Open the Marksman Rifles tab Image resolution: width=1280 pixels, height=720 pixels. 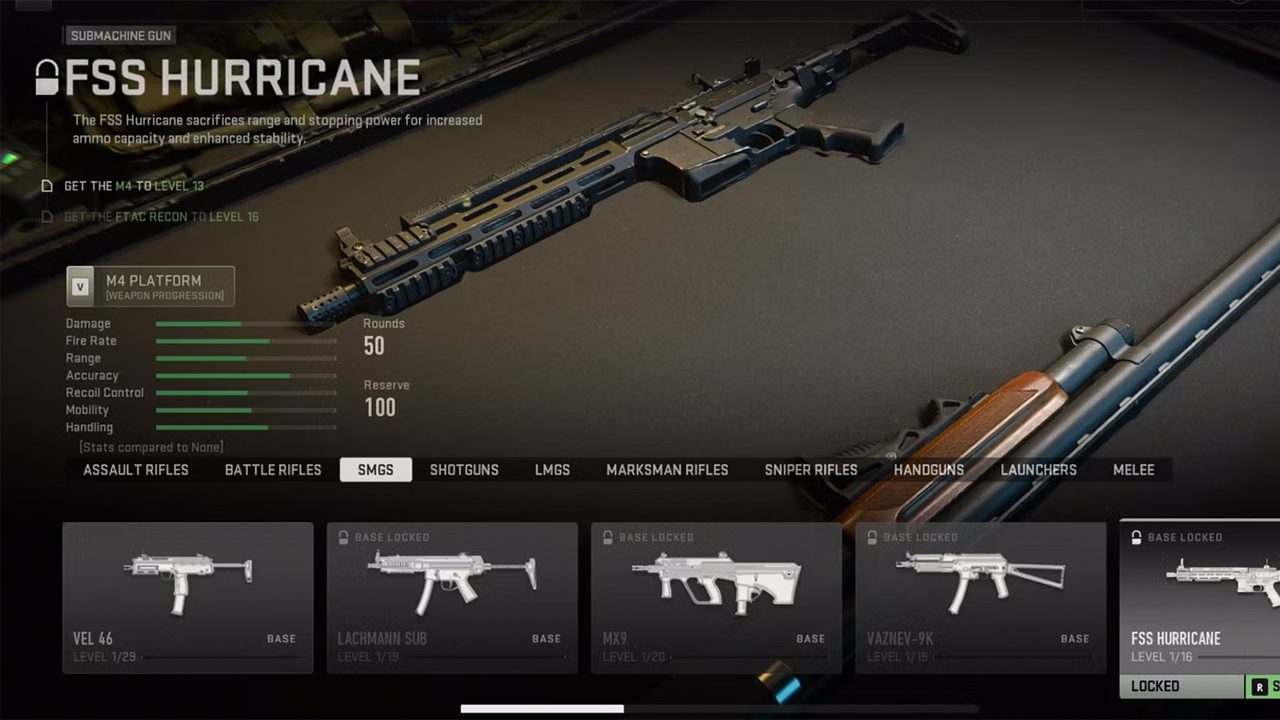[667, 470]
